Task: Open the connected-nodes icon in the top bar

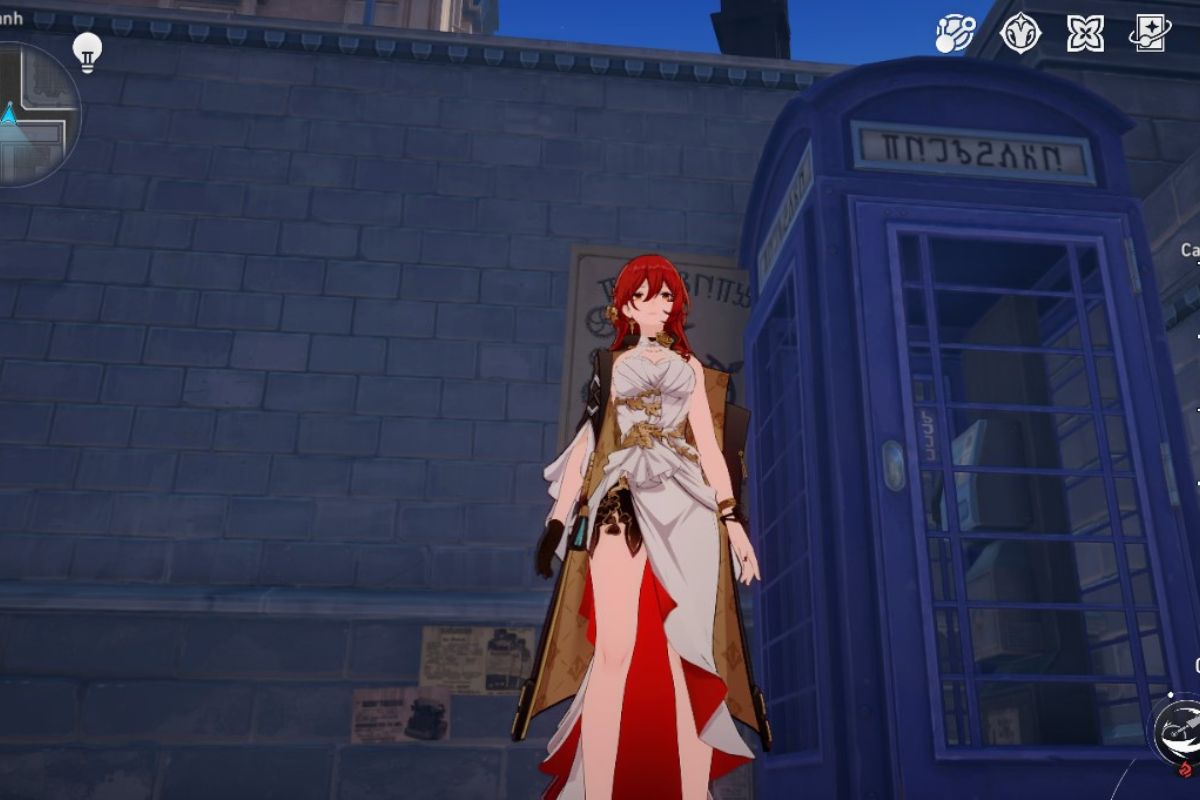Action: pyautogui.click(x=955, y=33)
